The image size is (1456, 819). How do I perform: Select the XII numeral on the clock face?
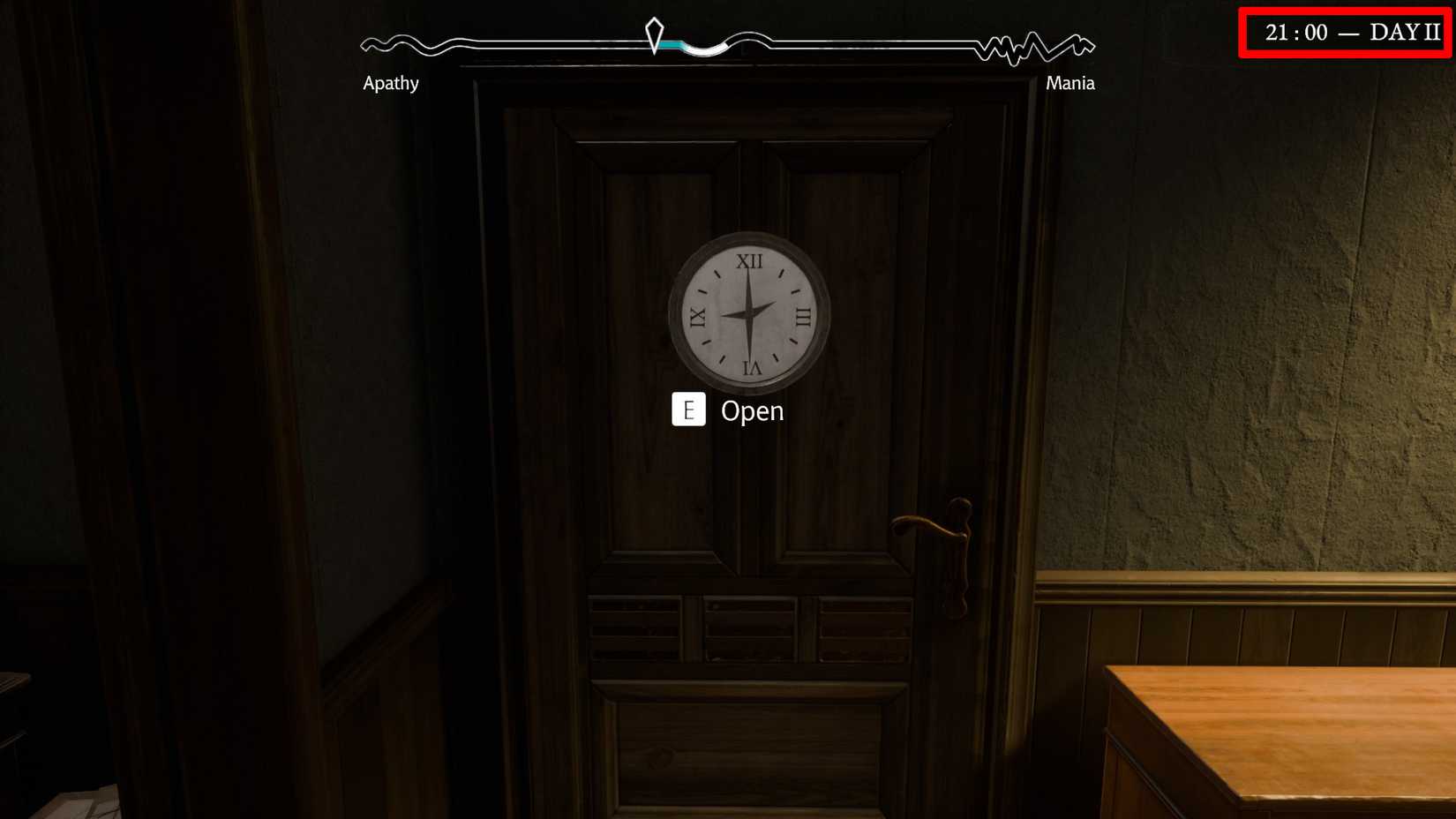click(749, 261)
